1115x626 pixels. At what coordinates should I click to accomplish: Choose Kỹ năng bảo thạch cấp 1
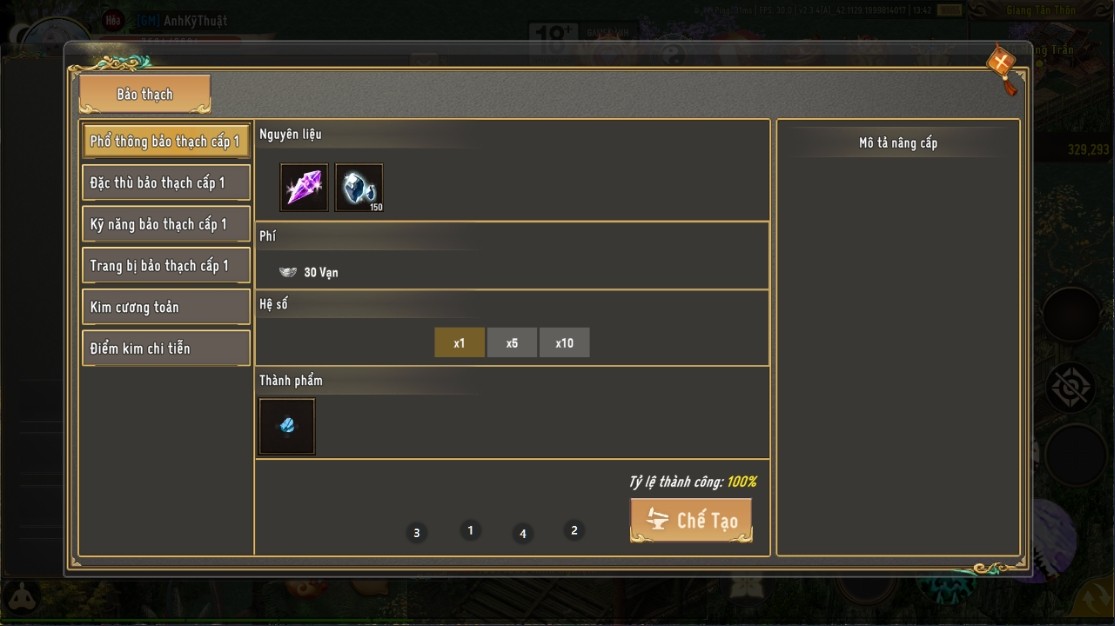pos(166,224)
